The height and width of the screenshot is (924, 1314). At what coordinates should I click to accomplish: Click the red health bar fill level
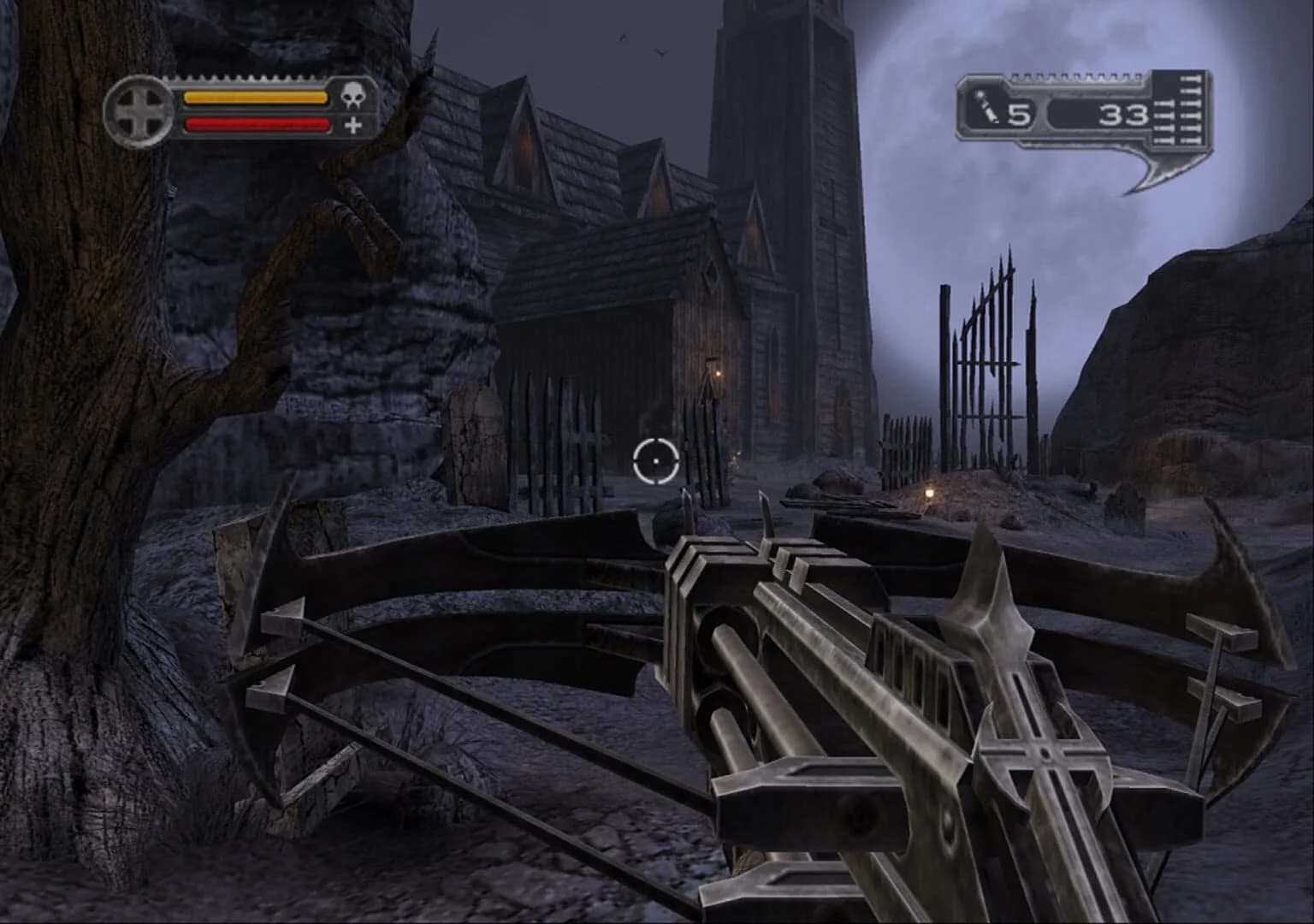[x=257, y=124]
